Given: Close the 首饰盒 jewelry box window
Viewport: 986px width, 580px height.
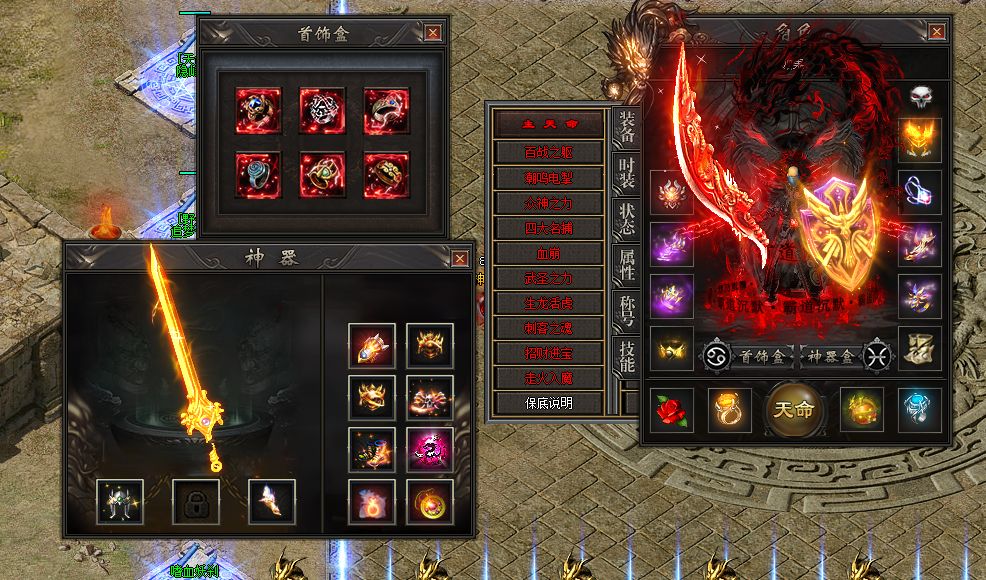Looking at the screenshot, I should 433,32.
